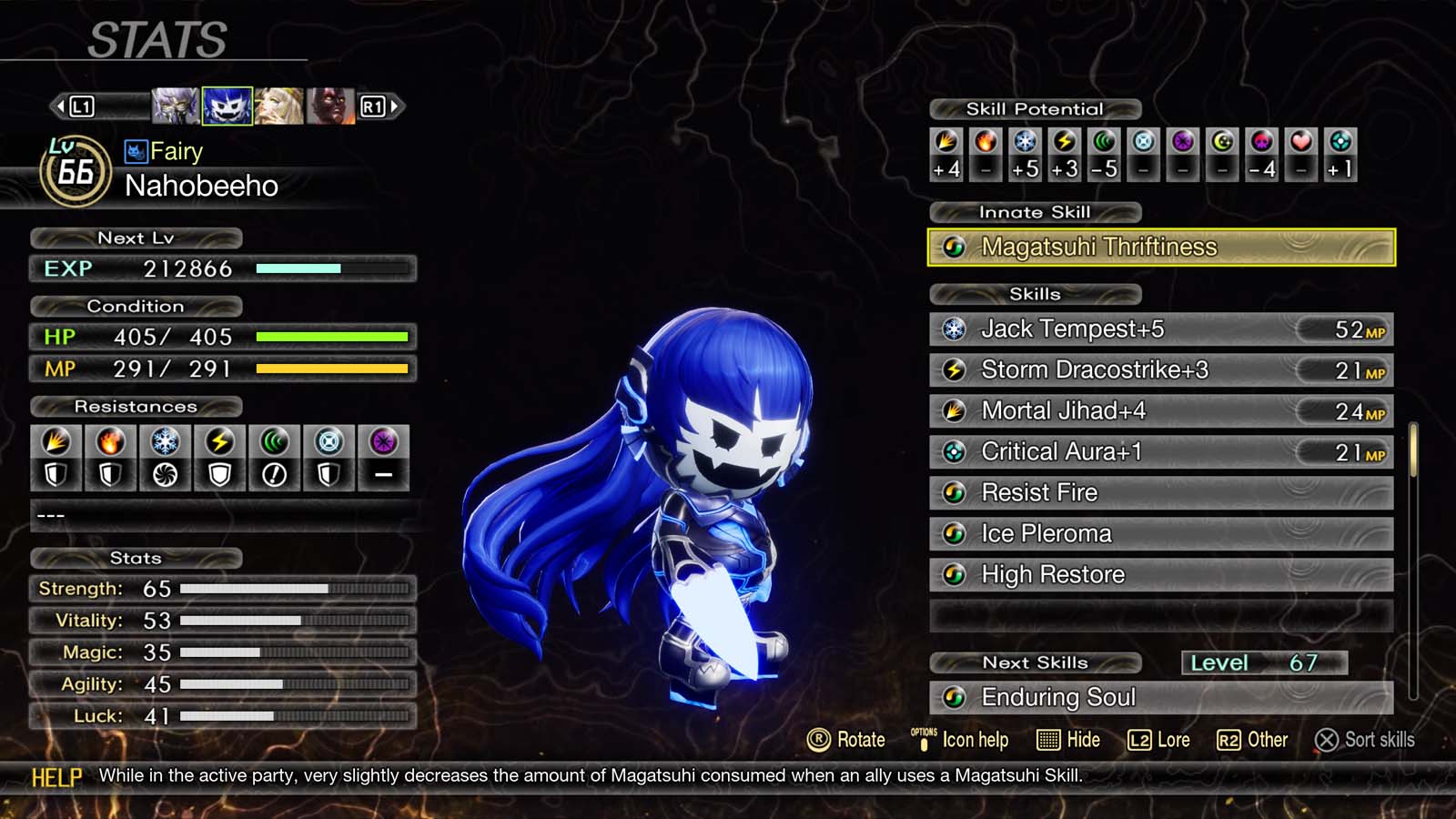Select the Magatsuhi Thriftiness innate skill entry
Image resolution: width=1456 pixels, height=819 pixels.
(x=1160, y=247)
